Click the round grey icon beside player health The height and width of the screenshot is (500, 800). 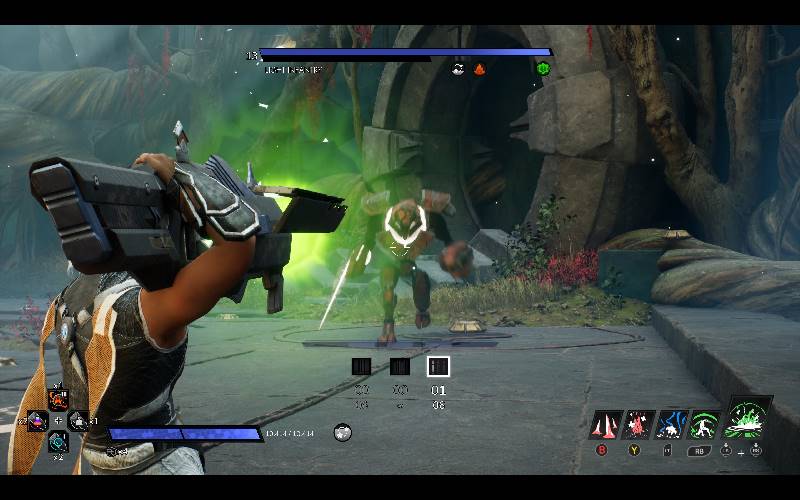[x=342, y=432]
